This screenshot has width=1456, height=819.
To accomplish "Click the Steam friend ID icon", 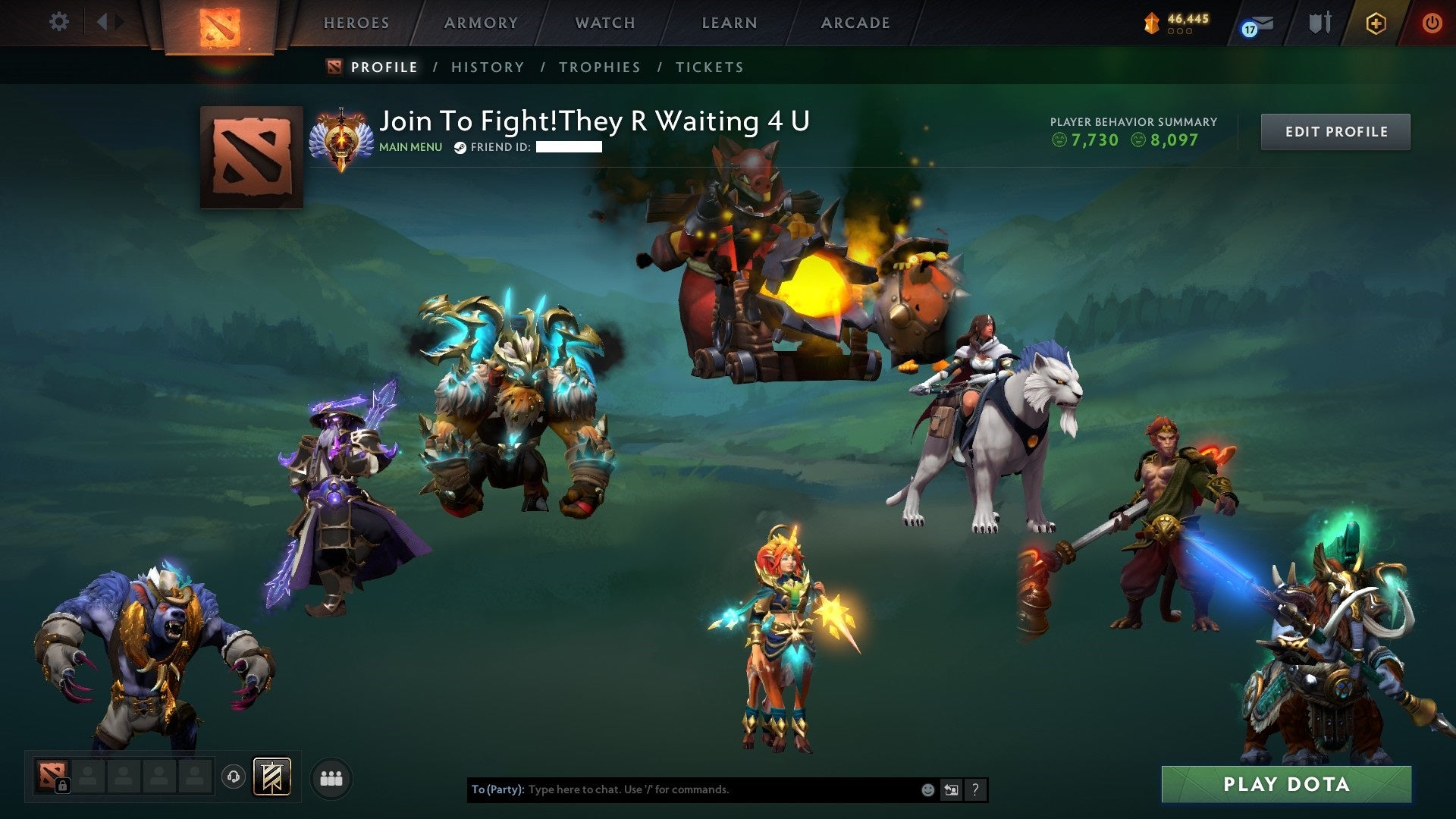I will (459, 148).
